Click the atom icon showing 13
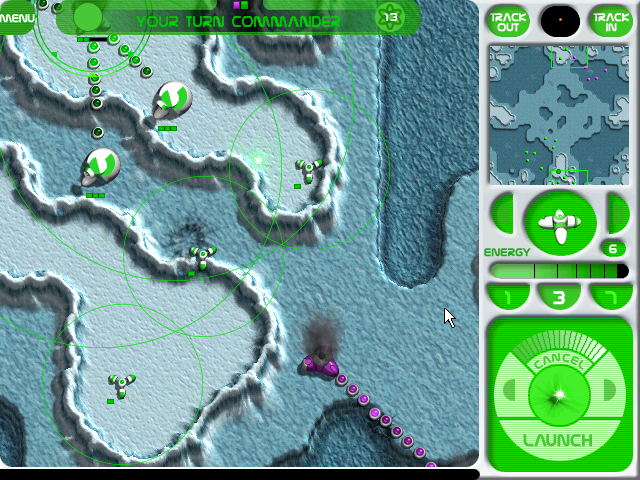This screenshot has height=480, width=640. (389, 17)
